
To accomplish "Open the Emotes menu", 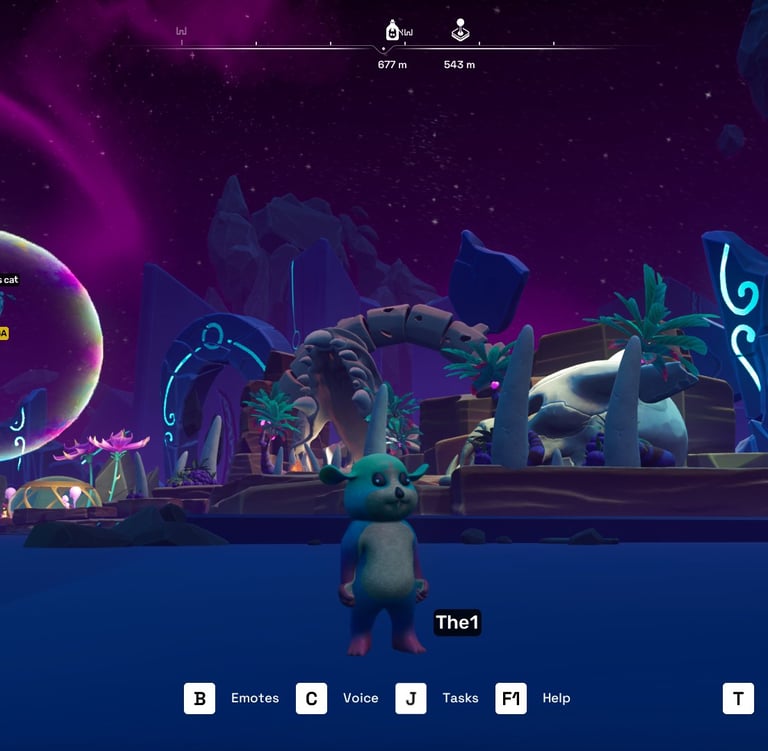I will point(200,698).
